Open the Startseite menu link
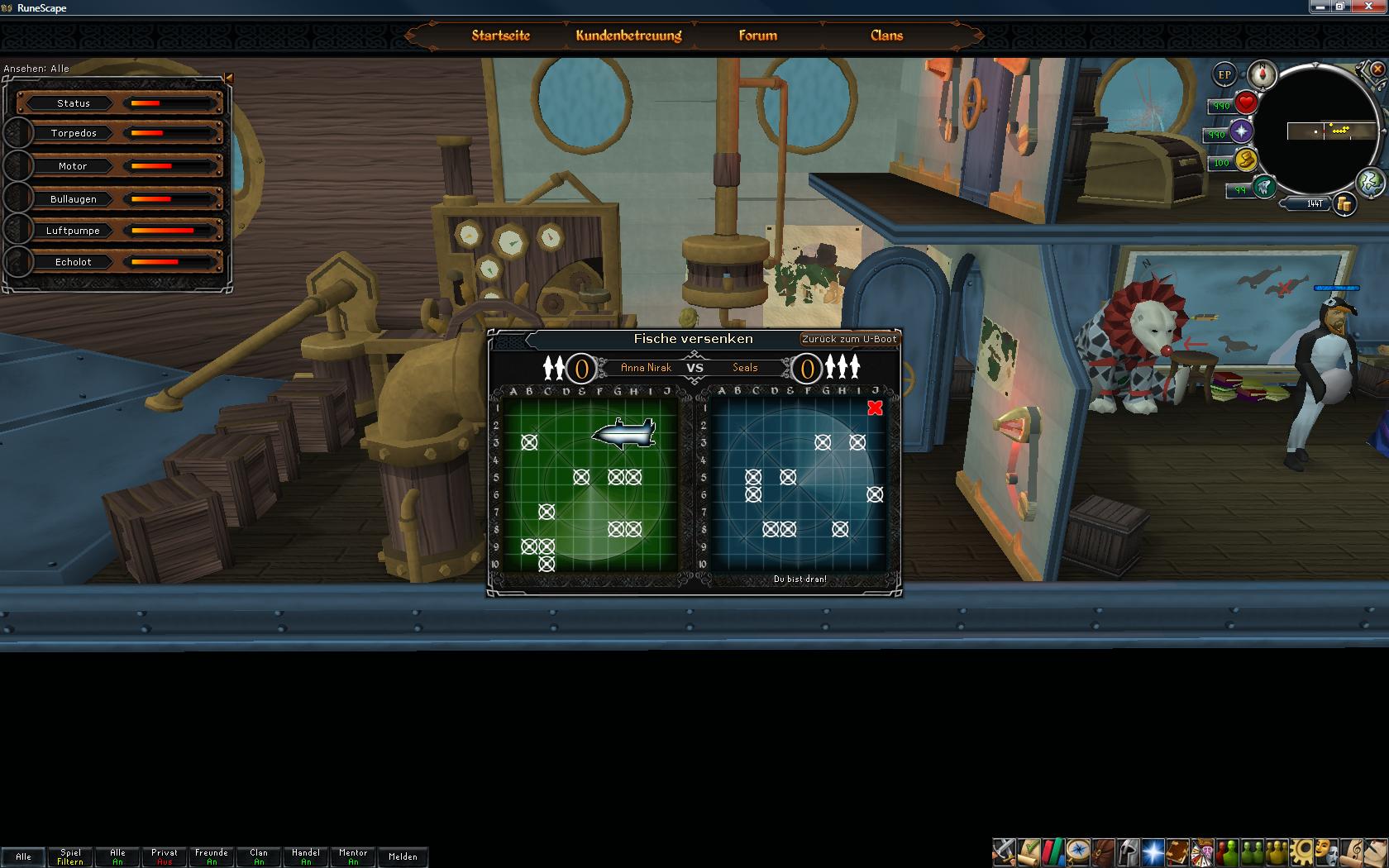1389x868 pixels. point(500,36)
